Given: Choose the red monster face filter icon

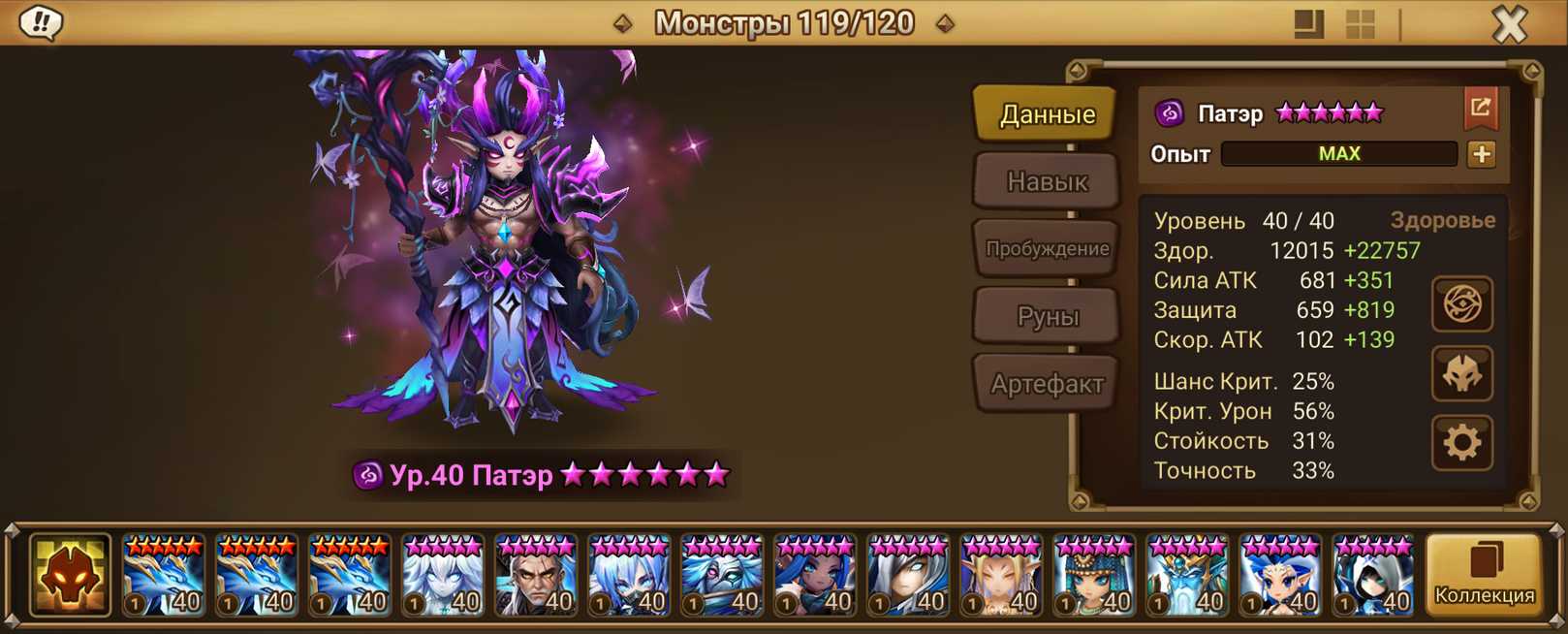Looking at the screenshot, I should pyautogui.click(x=70, y=576).
